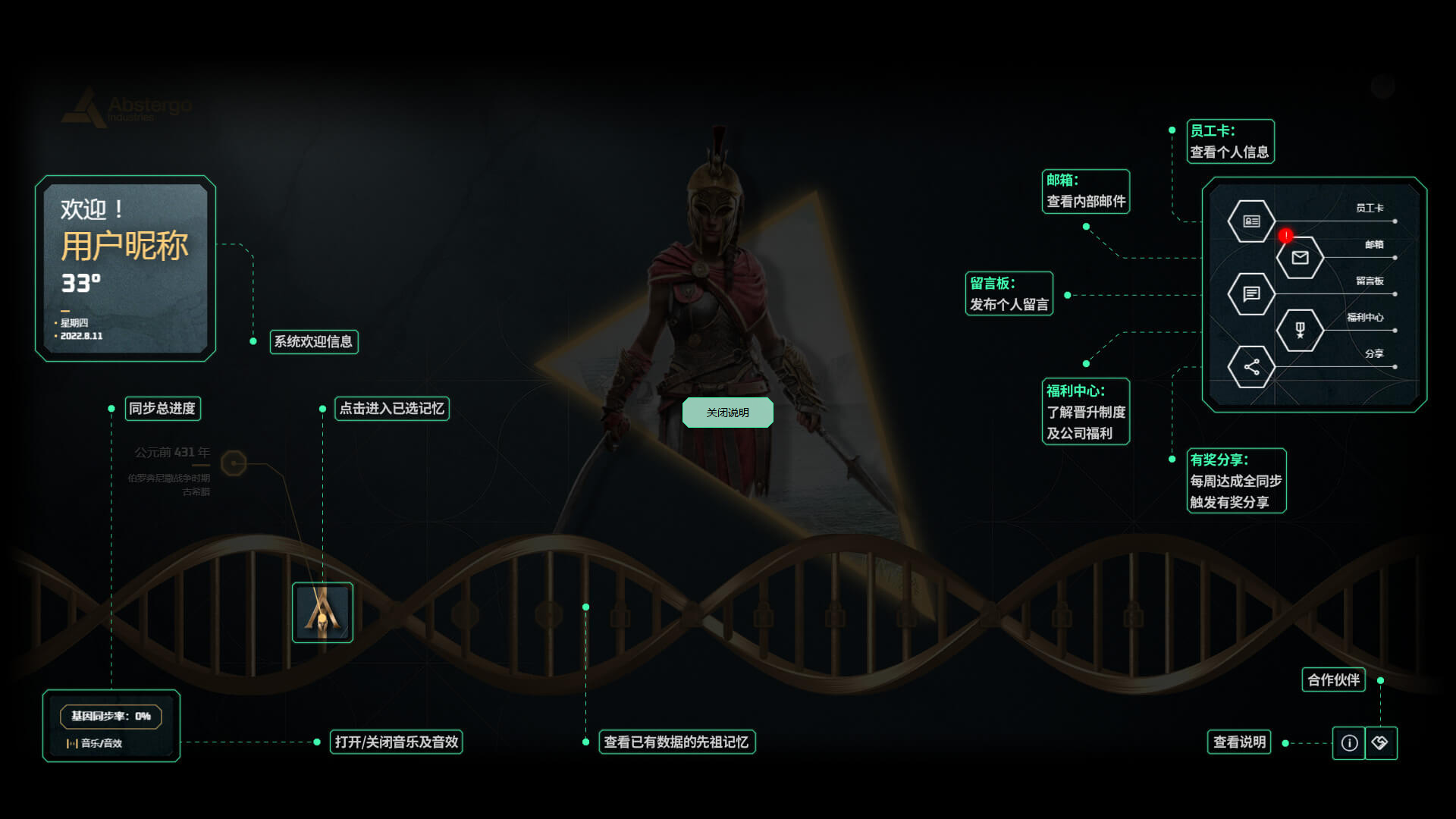
Task: Click the info icon to view instructions
Action: tap(1349, 743)
